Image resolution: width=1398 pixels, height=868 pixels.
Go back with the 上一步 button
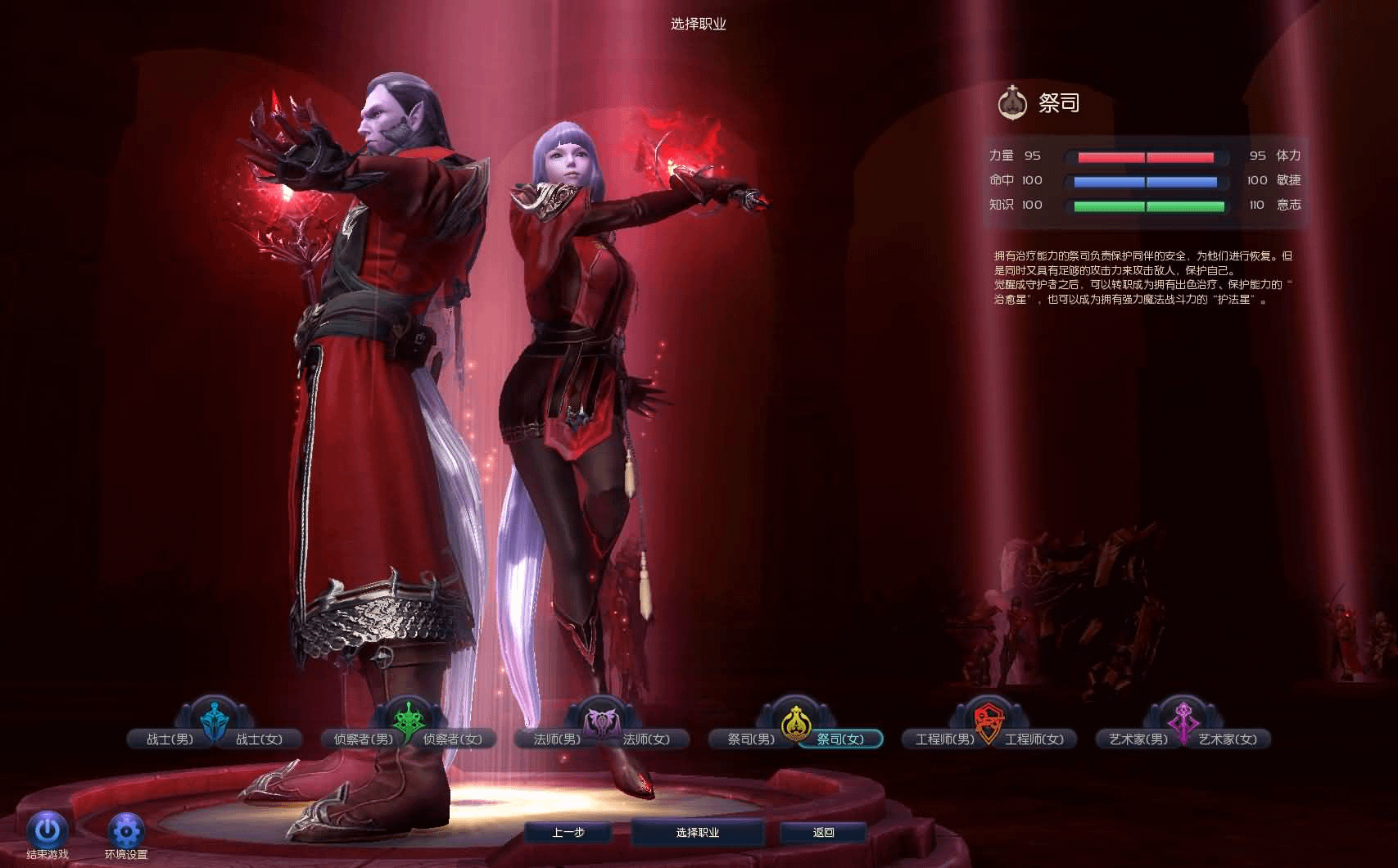[x=568, y=833]
